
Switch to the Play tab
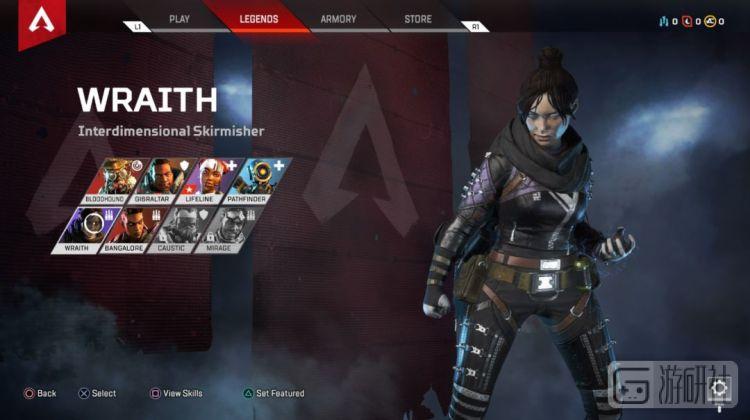click(x=179, y=19)
